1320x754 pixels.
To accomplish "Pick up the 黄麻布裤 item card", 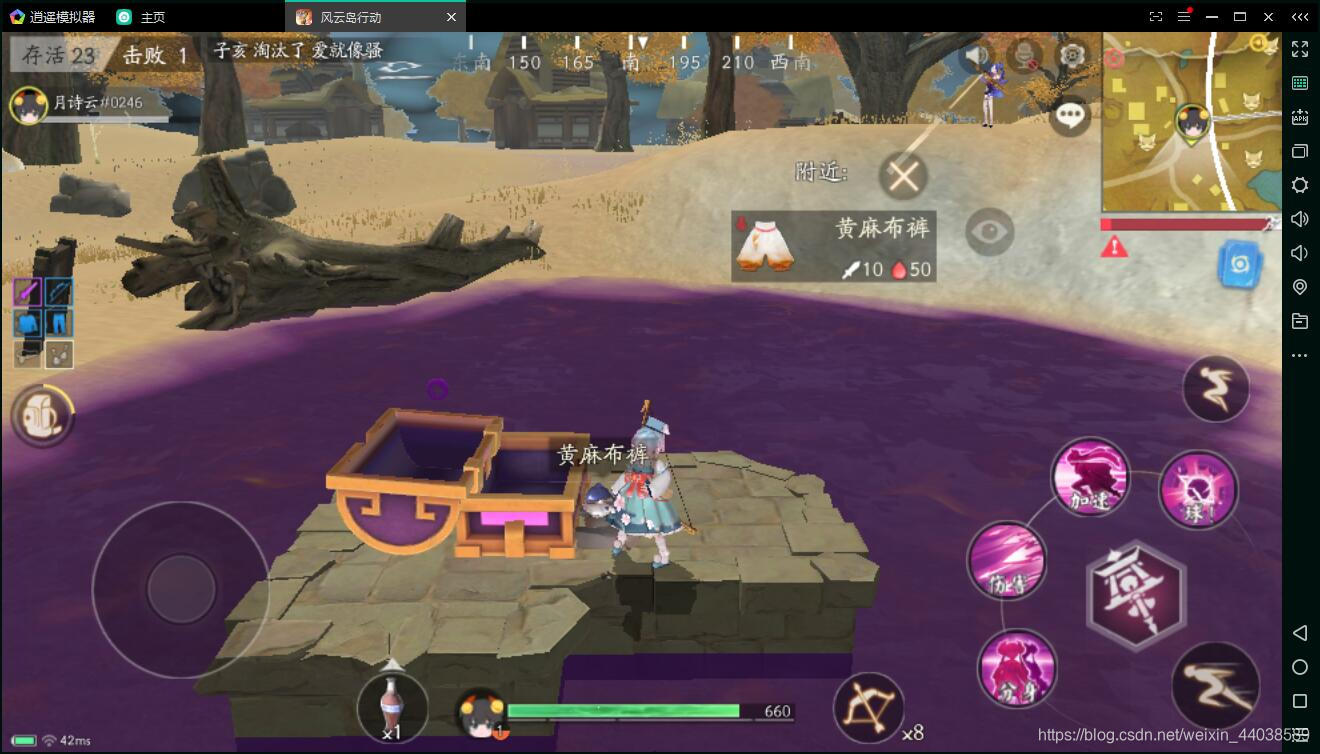I will tap(833, 246).
